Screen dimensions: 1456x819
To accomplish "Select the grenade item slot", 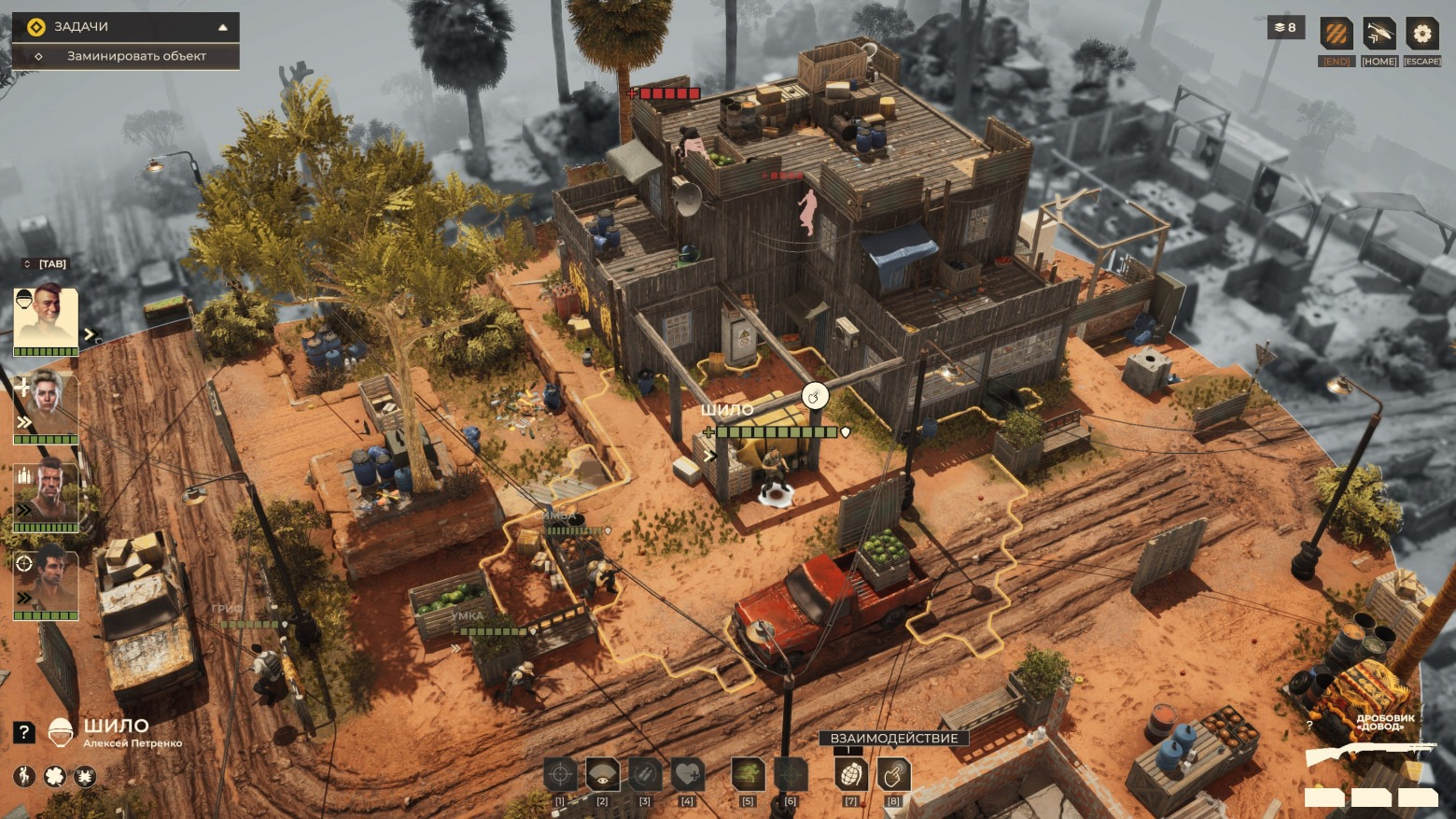I will (851, 774).
